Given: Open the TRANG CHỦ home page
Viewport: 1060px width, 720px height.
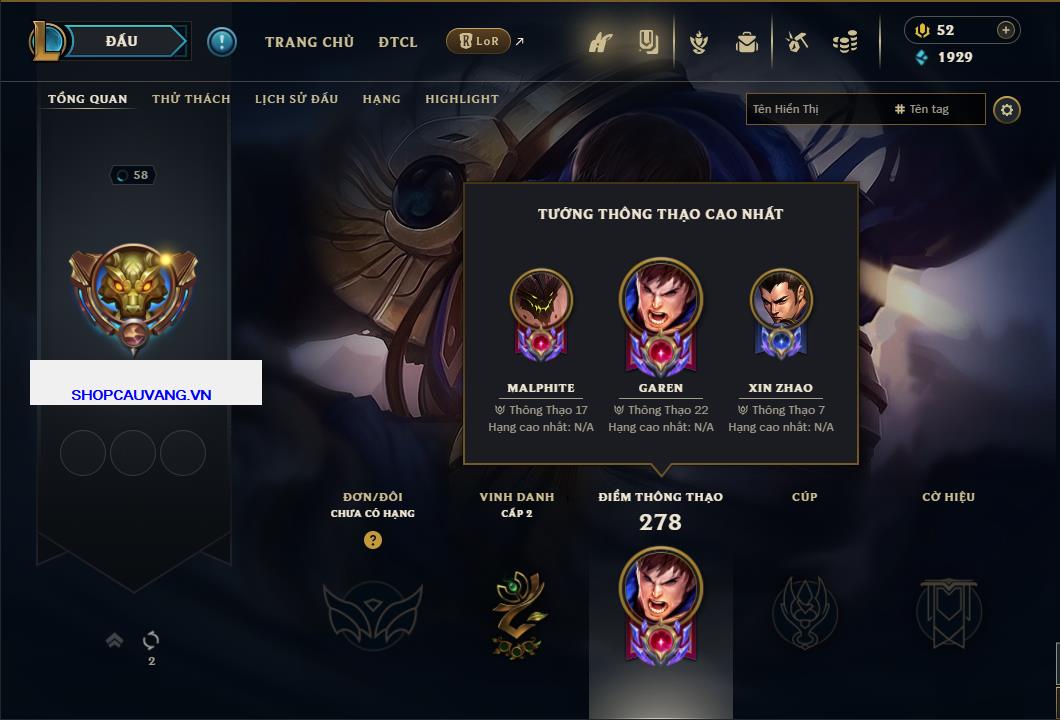Looking at the screenshot, I should (x=309, y=42).
